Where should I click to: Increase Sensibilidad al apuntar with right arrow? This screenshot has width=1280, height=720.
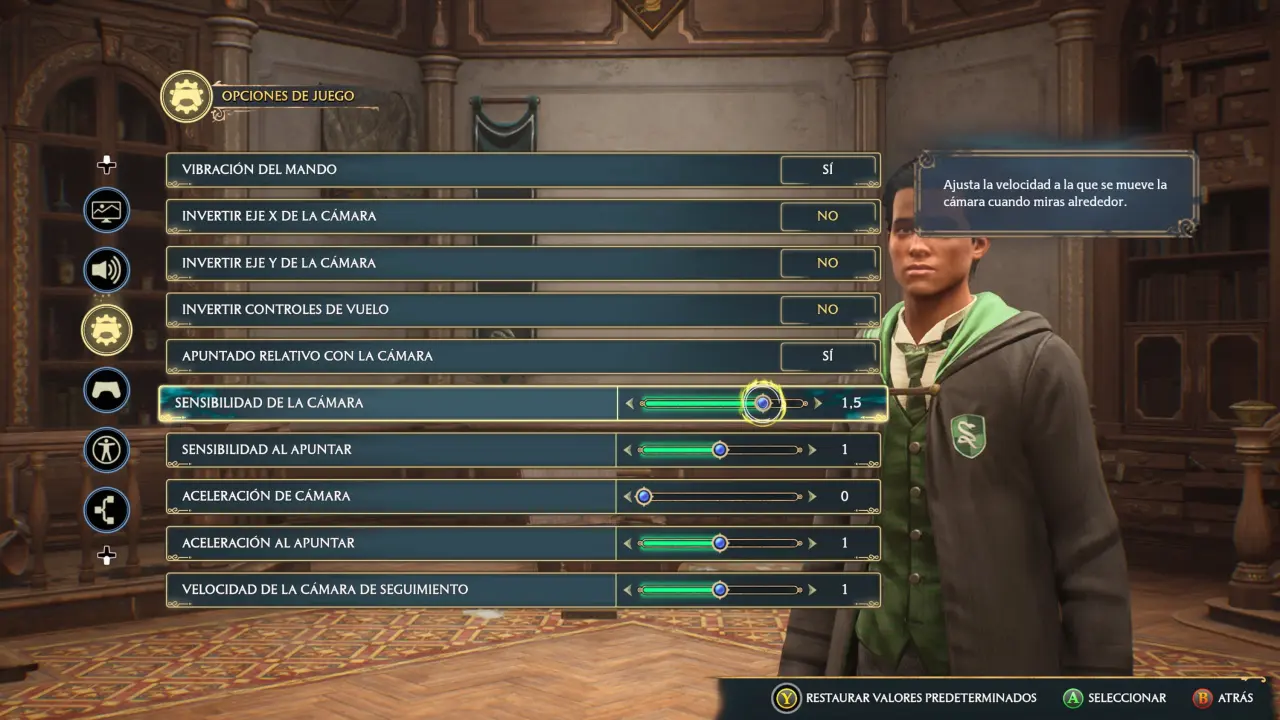click(813, 450)
